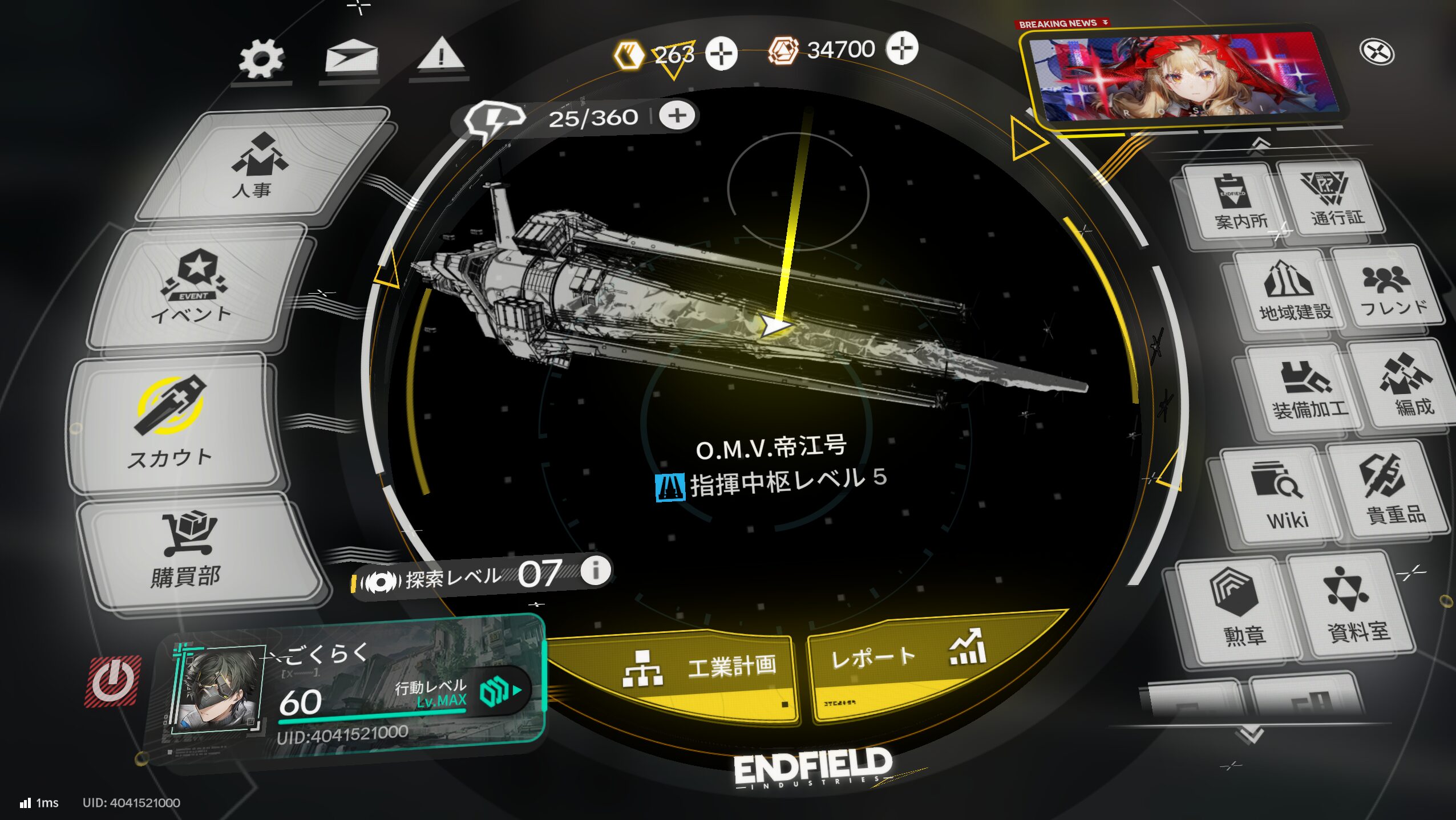Close the menu with the X button
The image size is (1456, 820).
tap(1377, 52)
